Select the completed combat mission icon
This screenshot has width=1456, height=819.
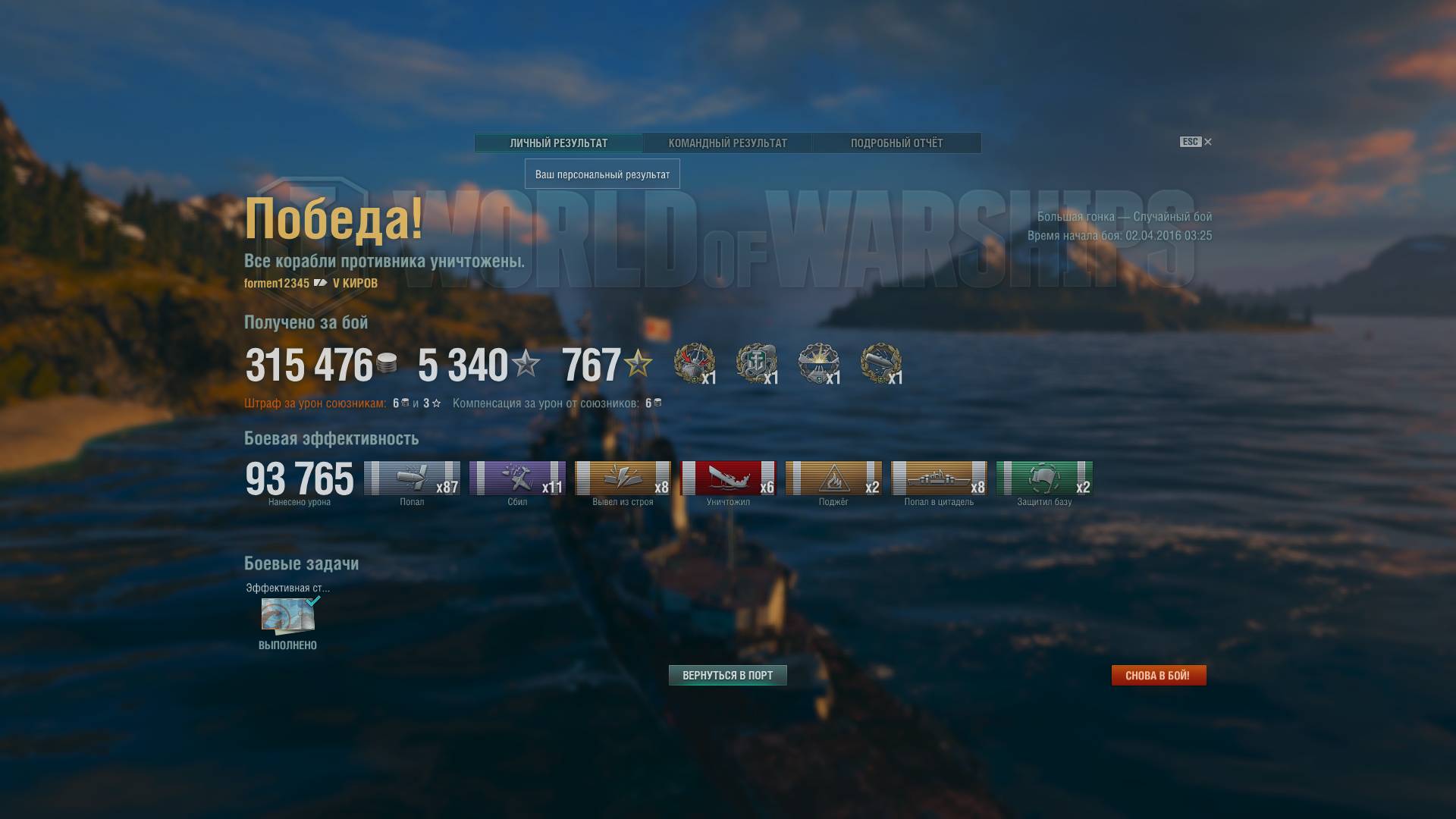pos(287,615)
